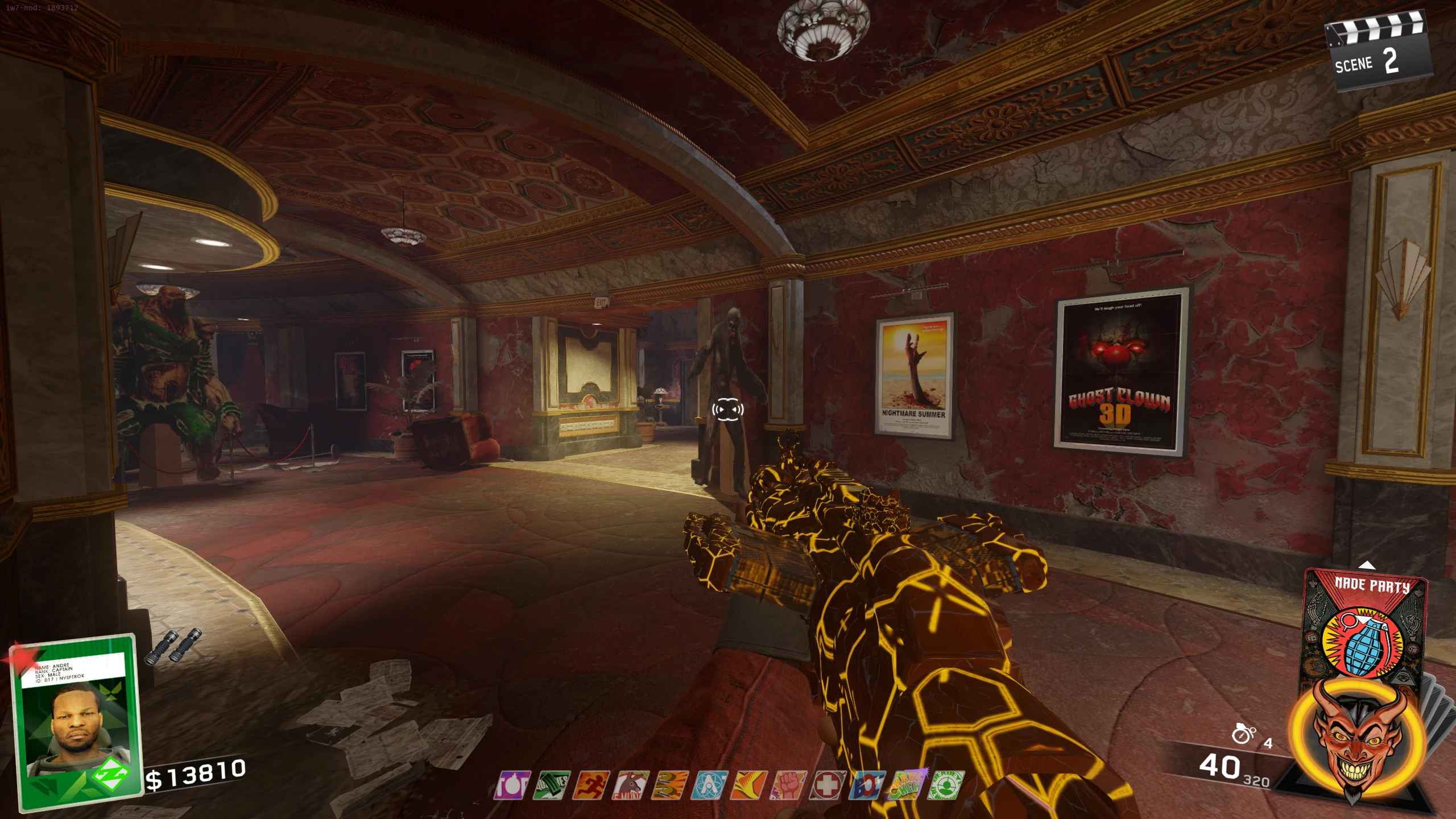Click the twin batteries item icon
The width and height of the screenshot is (1456, 819).
(172, 646)
